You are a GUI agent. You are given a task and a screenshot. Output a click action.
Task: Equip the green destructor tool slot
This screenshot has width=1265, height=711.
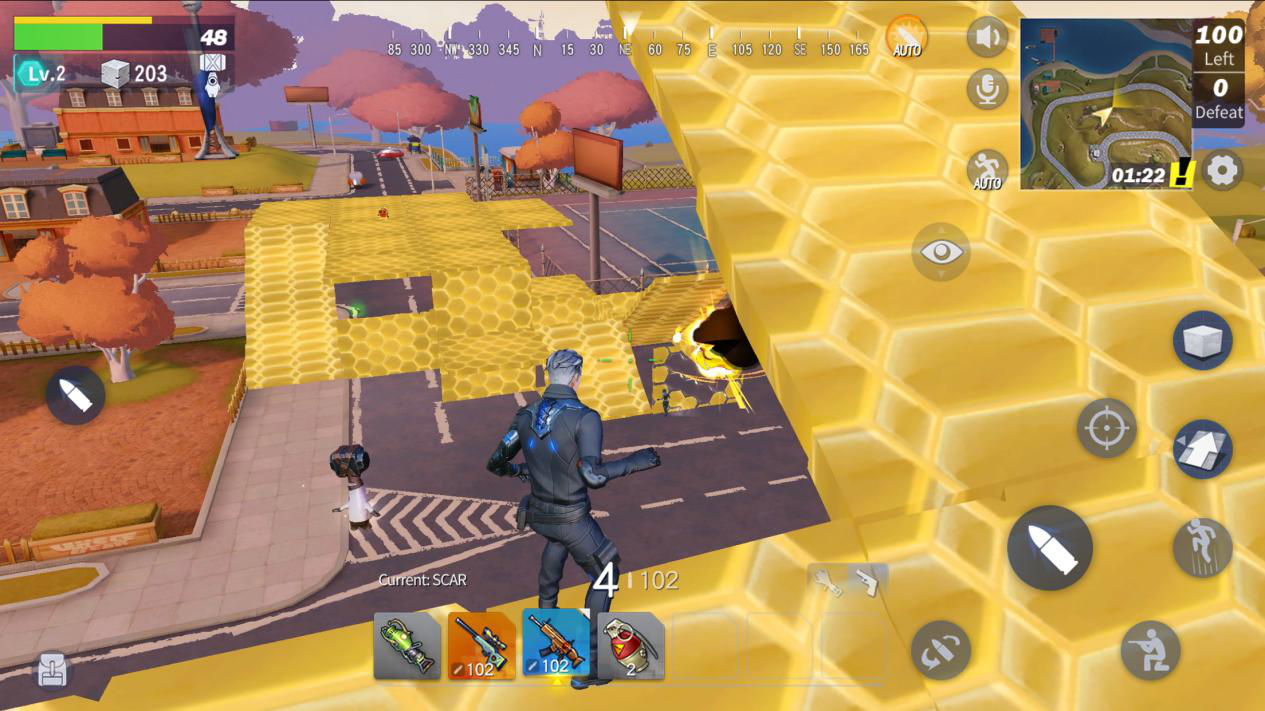pos(407,646)
